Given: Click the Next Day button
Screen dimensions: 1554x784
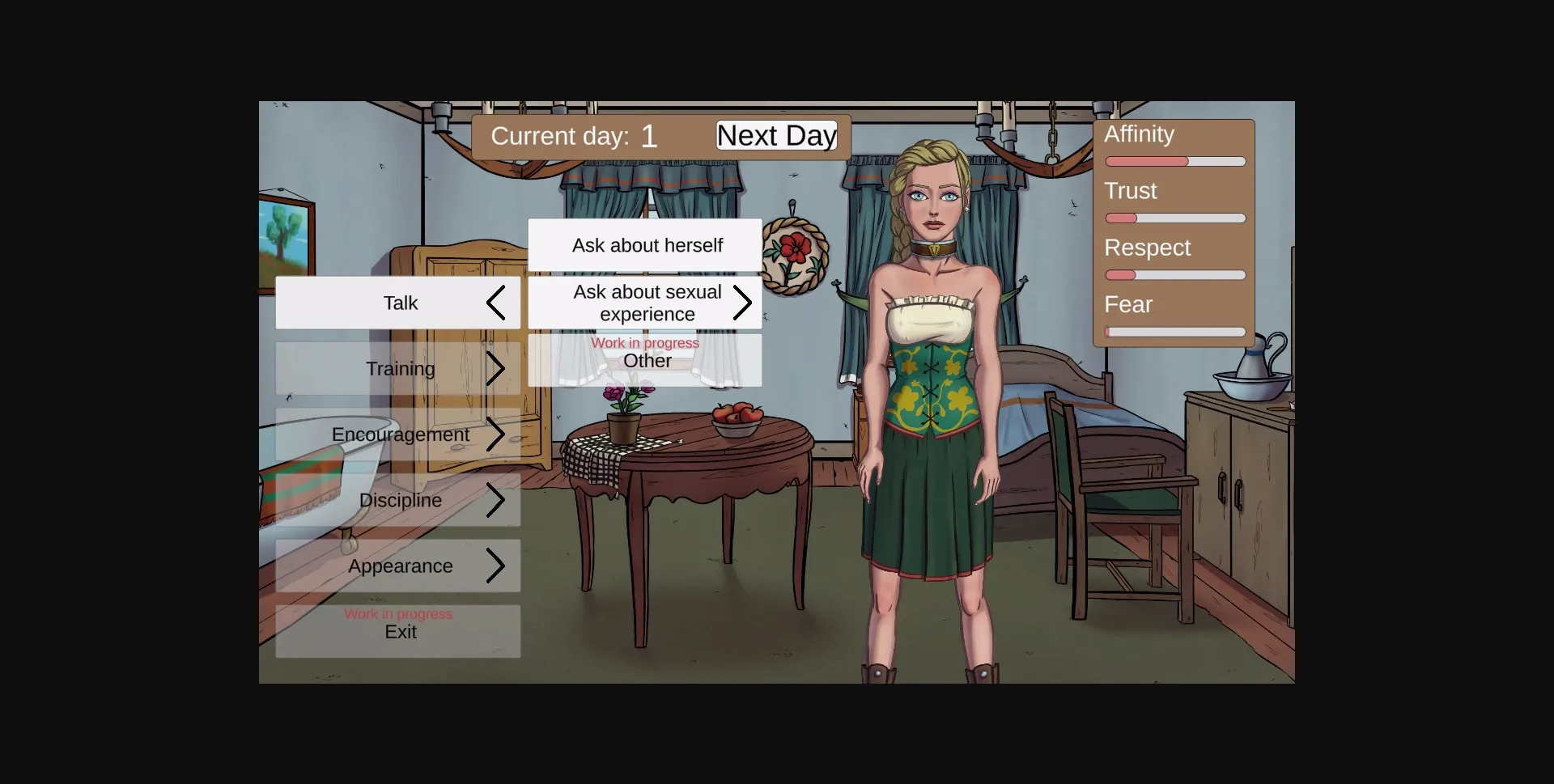Looking at the screenshot, I should 775,135.
